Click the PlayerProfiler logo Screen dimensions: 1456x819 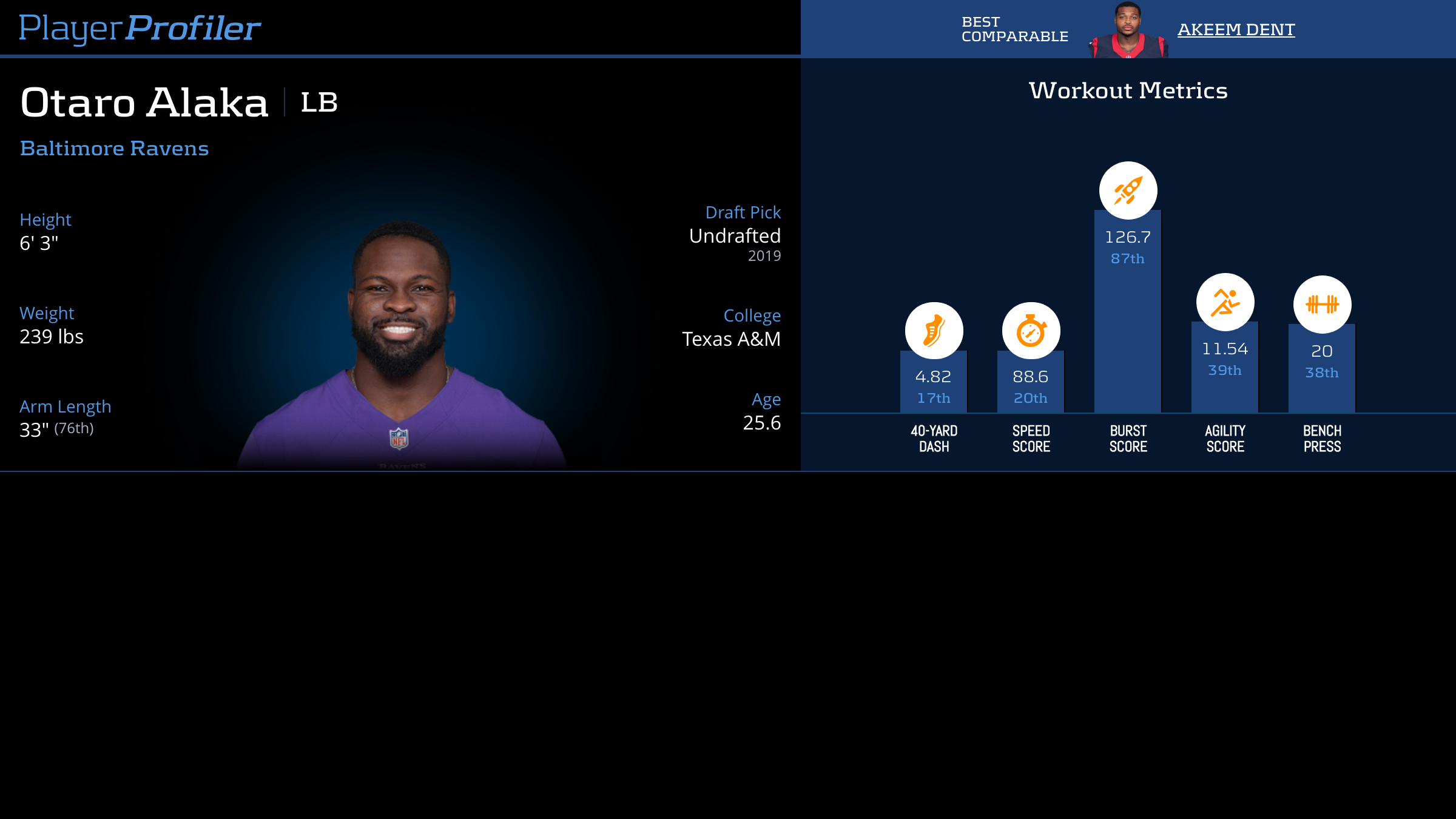pos(140,28)
